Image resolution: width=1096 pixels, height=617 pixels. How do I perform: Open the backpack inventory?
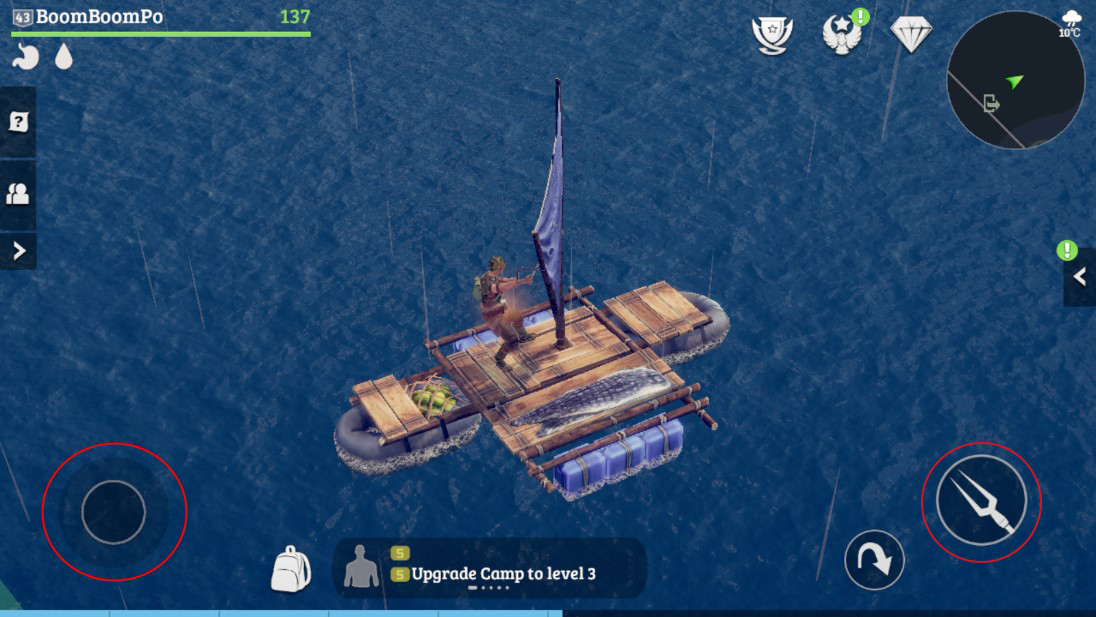pyautogui.click(x=290, y=569)
